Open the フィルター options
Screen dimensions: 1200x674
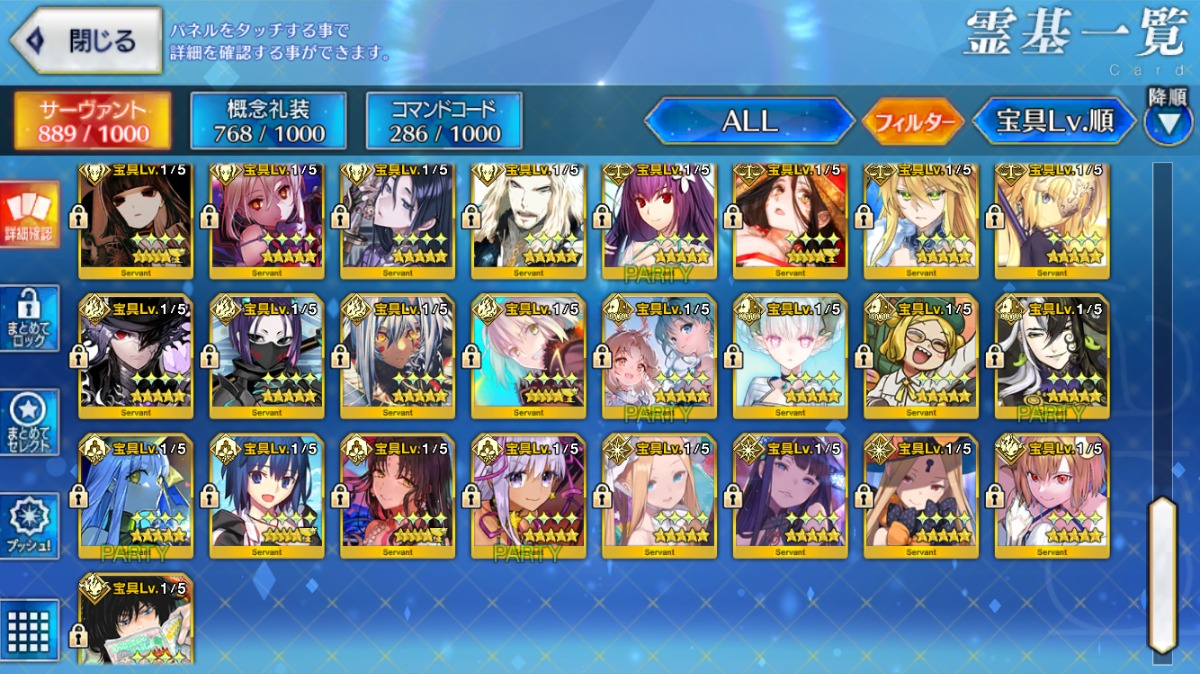coord(913,122)
